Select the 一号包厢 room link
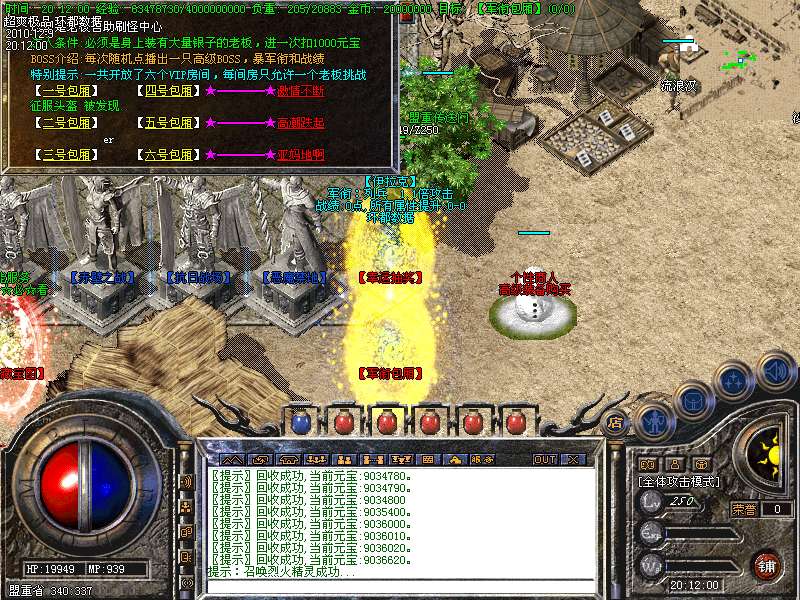This screenshot has width=800, height=600. point(67,91)
